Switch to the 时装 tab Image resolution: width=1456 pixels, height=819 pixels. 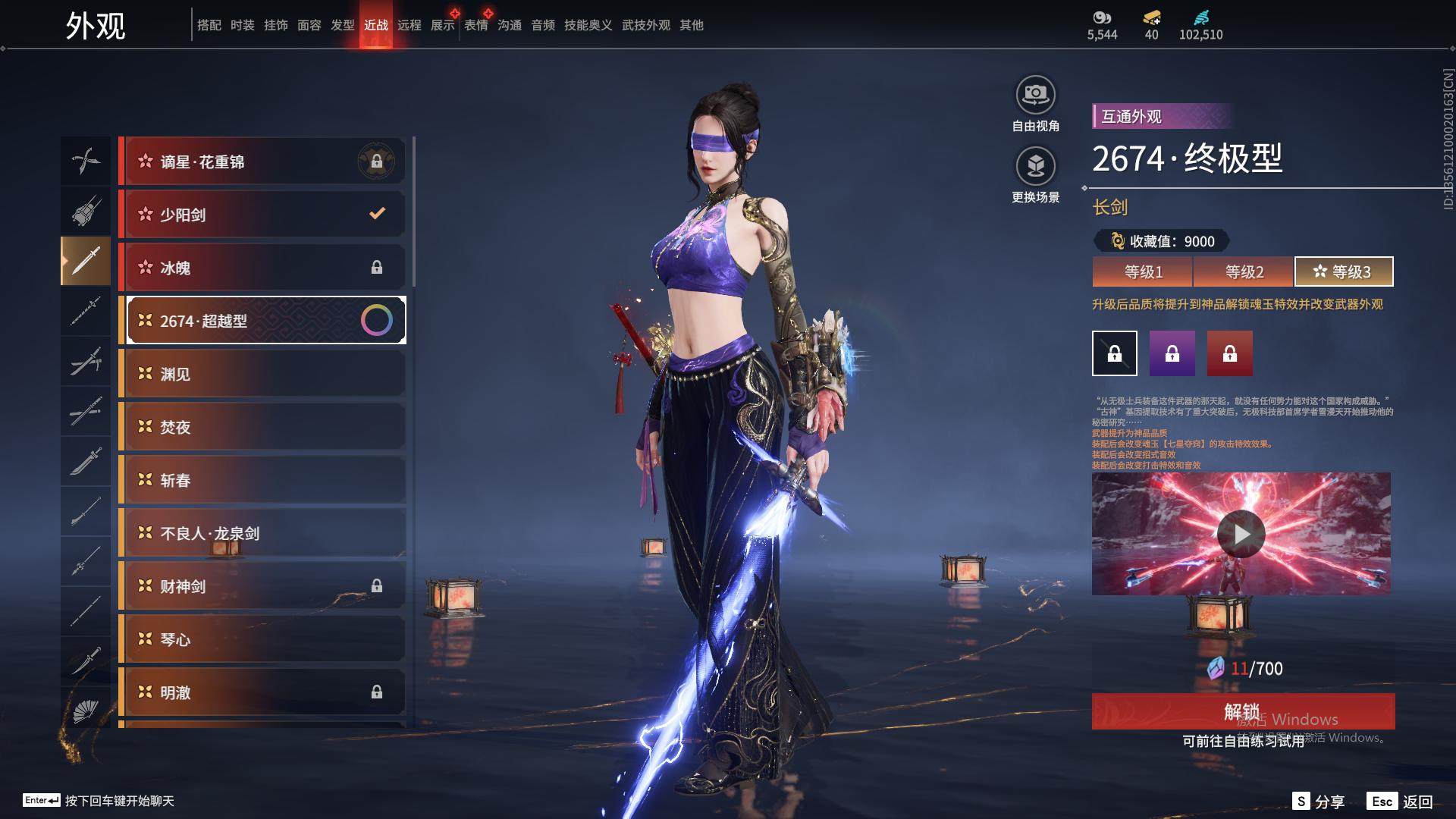(x=243, y=25)
